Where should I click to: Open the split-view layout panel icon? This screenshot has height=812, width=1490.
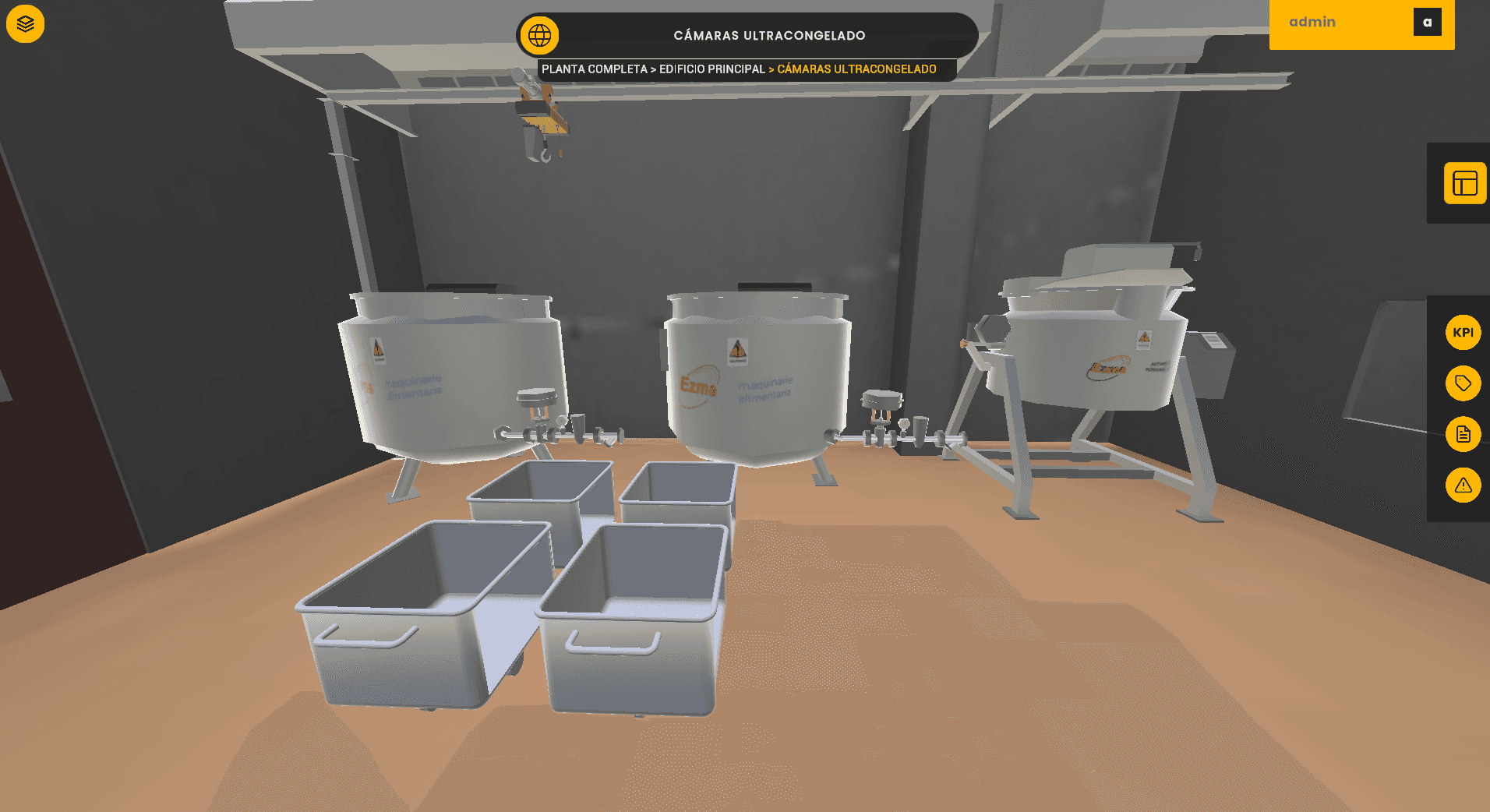pos(1464,184)
